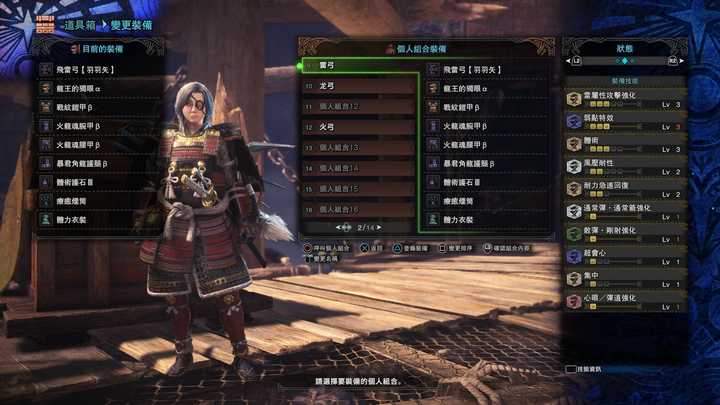
Task: Choose the 龙弓 loadout entry
Action: [360, 87]
